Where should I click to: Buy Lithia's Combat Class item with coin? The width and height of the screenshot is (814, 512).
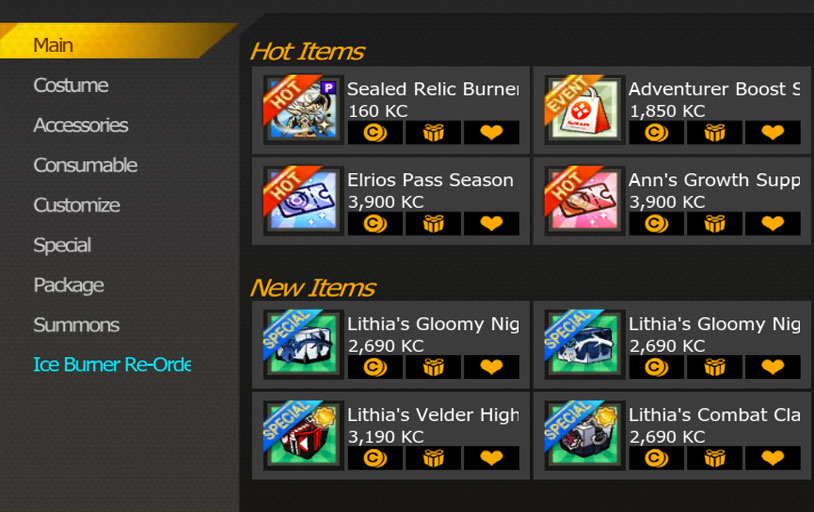(x=656, y=459)
